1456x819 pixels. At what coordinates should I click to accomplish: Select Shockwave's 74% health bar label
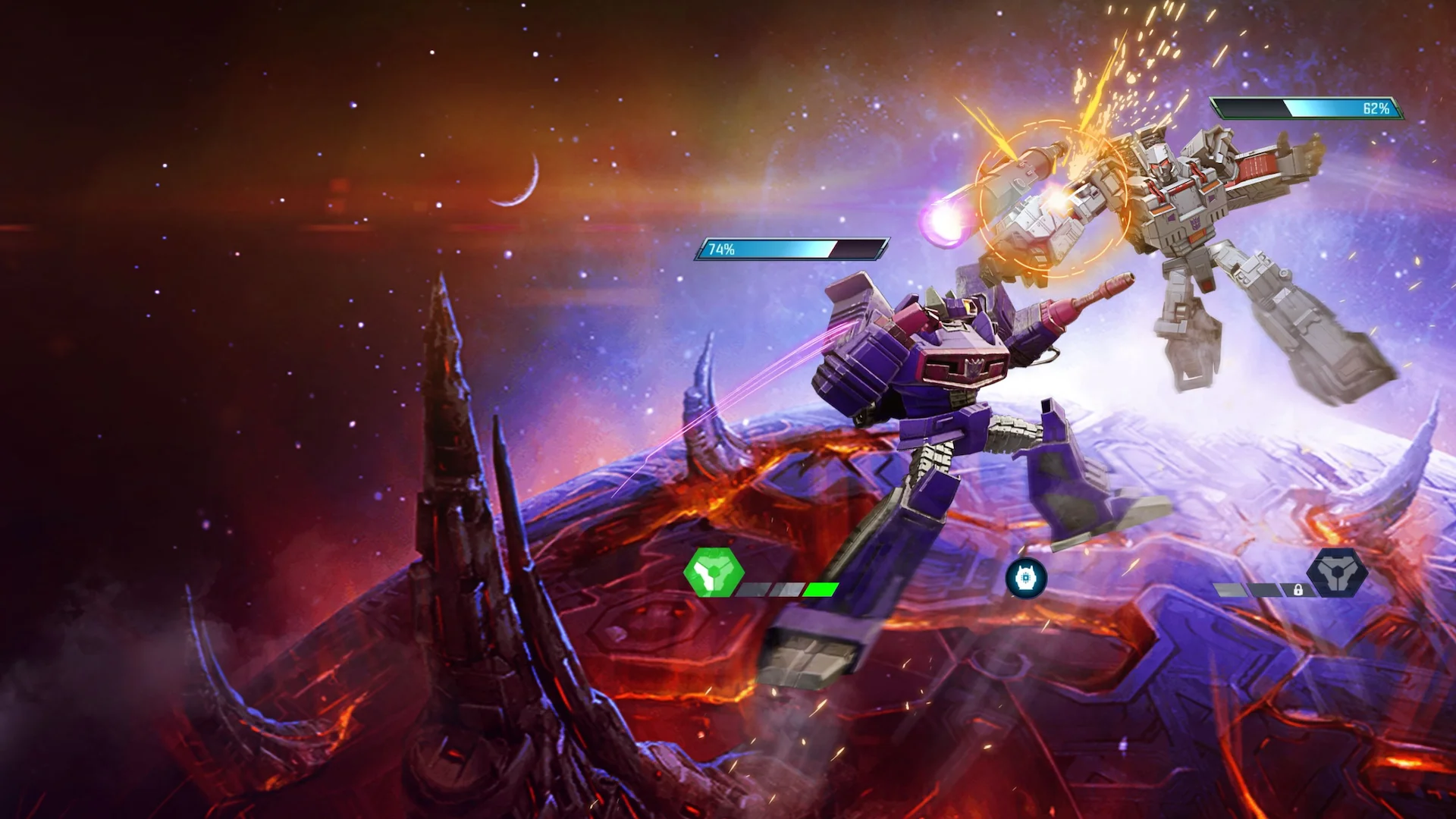click(x=720, y=247)
